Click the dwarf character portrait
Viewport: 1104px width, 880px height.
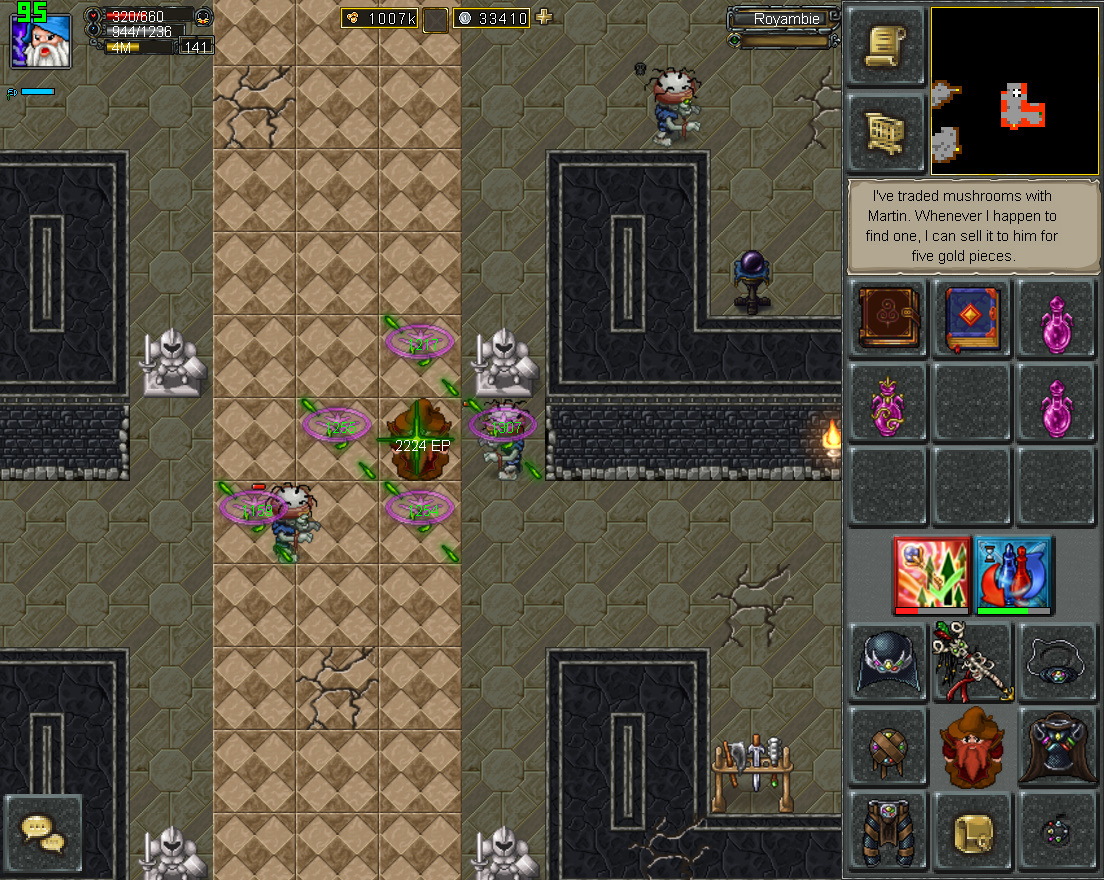pyautogui.click(x=972, y=747)
